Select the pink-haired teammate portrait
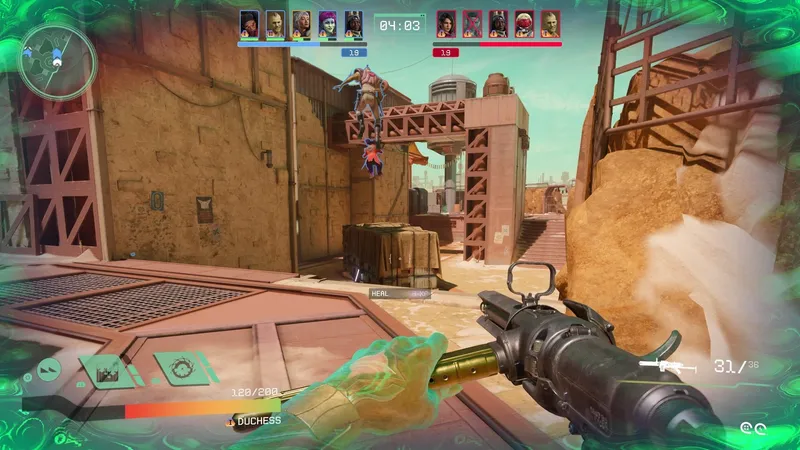The height and width of the screenshot is (450, 800). [328, 24]
